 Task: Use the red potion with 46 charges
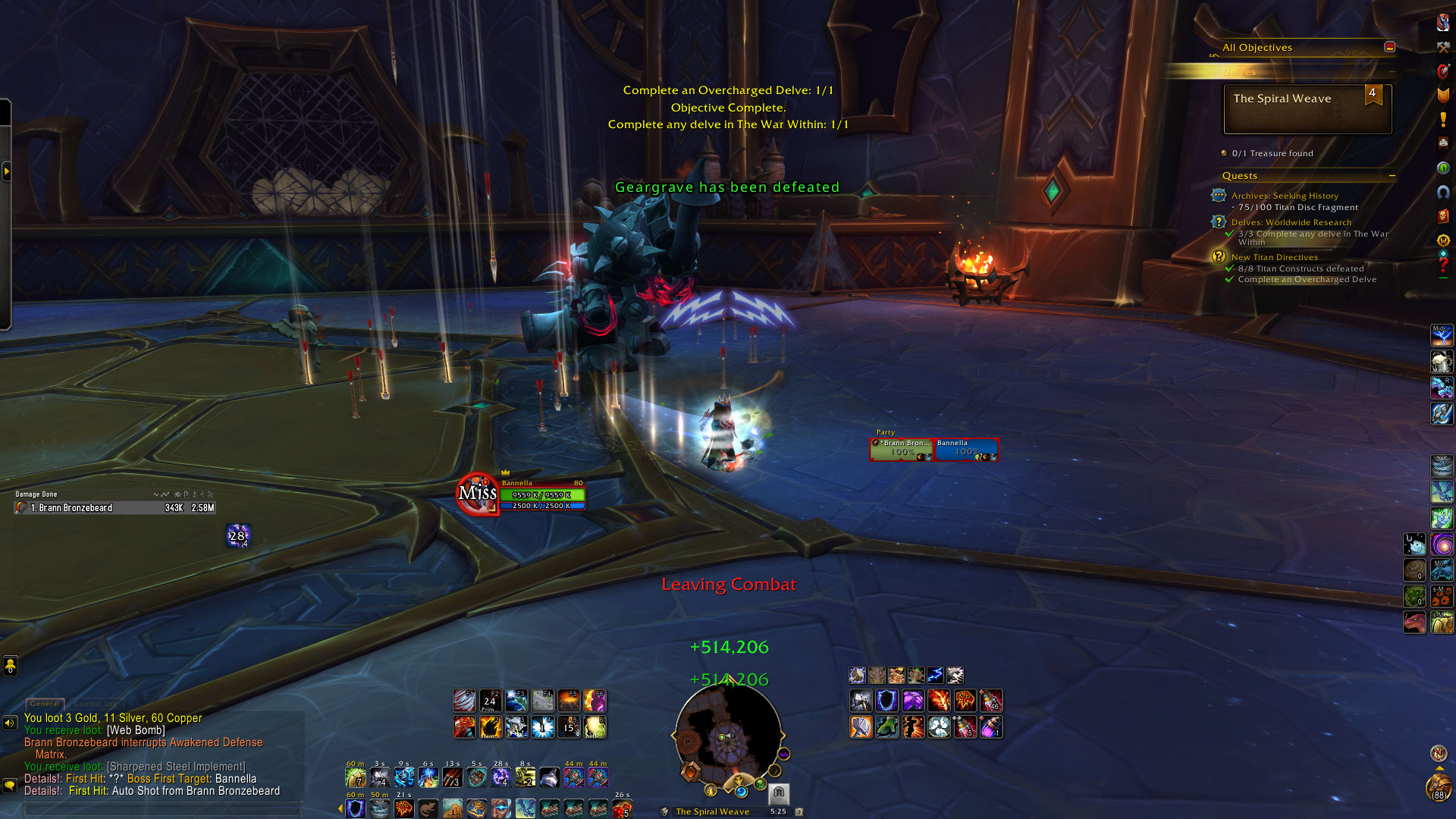point(990,700)
